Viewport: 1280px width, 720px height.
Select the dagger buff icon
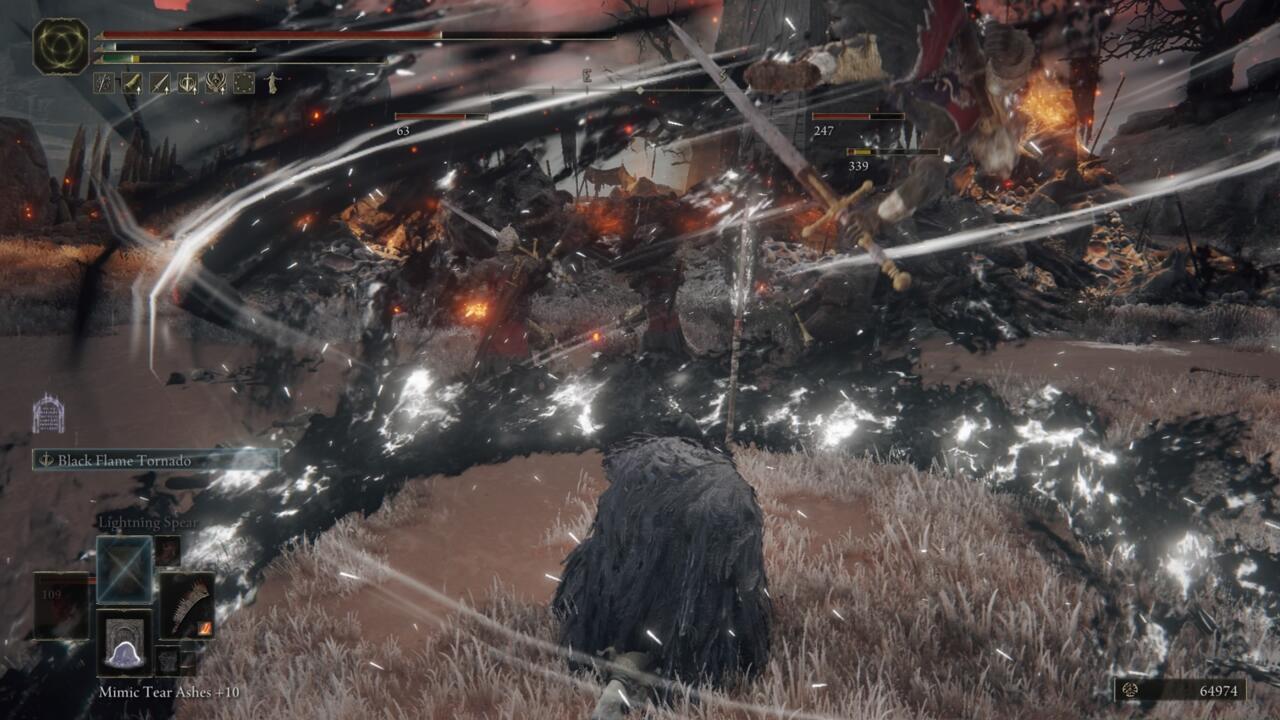point(159,83)
